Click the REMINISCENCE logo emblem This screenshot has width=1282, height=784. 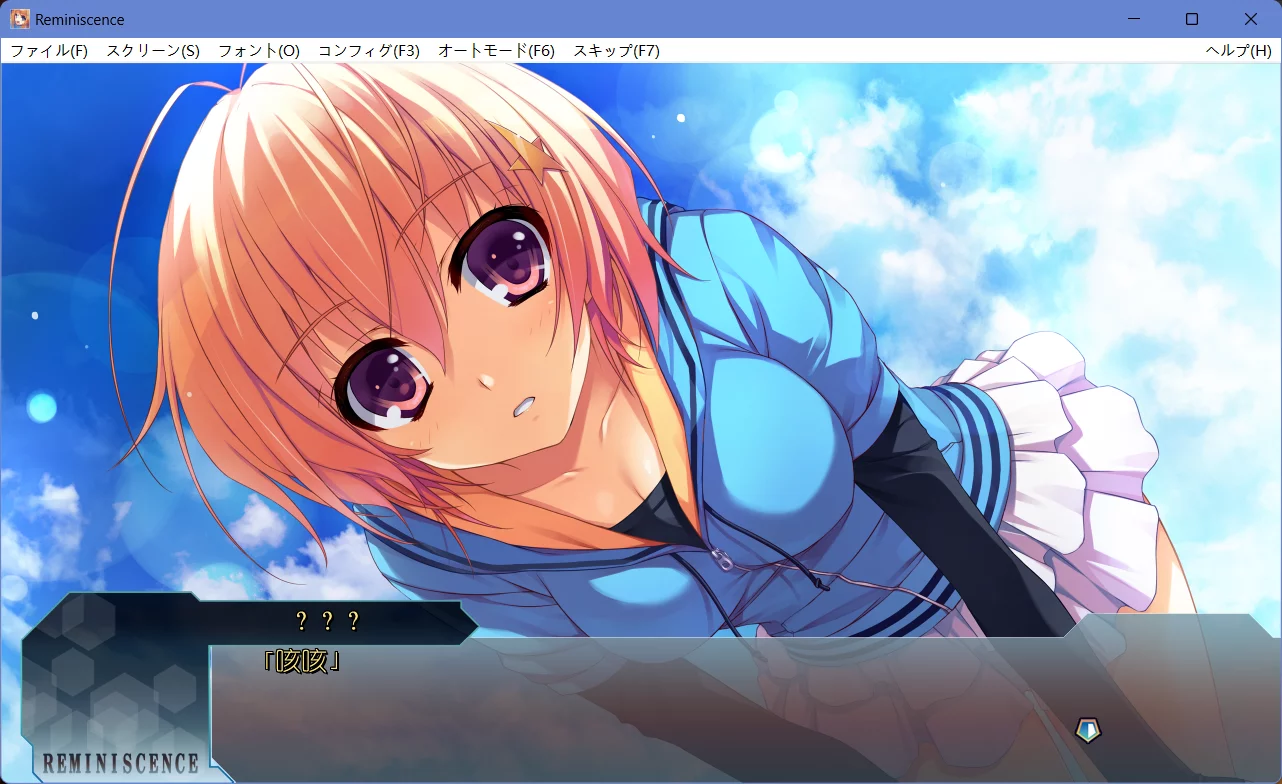click(x=120, y=761)
